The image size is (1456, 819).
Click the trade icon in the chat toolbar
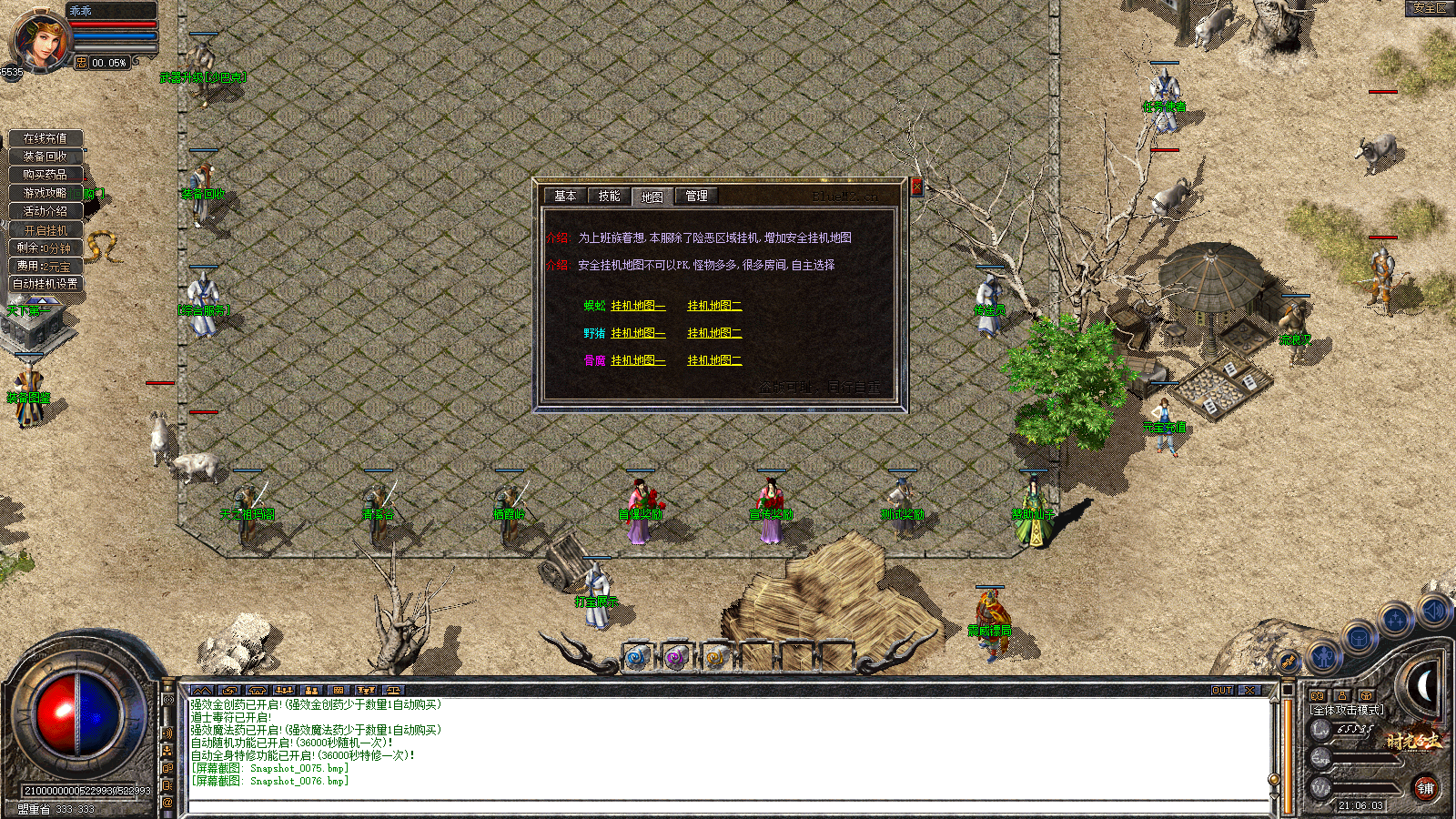tap(228, 692)
